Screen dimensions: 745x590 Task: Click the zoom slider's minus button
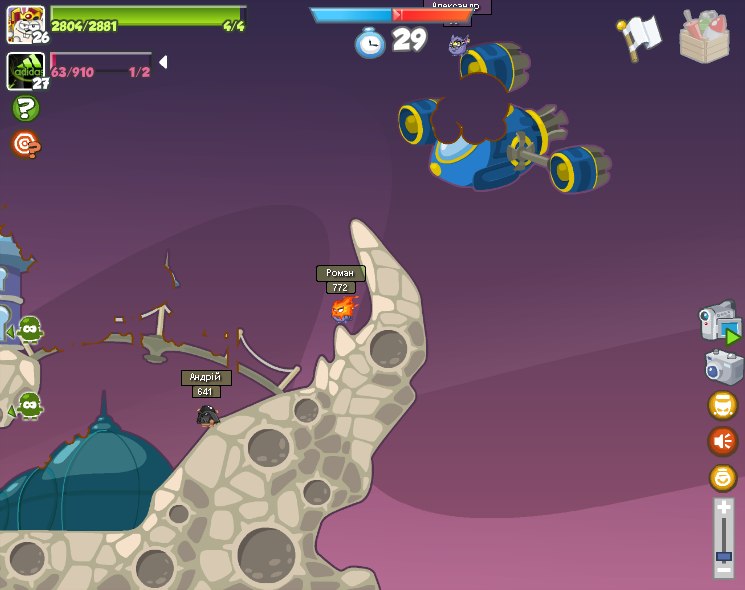pyautogui.click(x=723, y=570)
